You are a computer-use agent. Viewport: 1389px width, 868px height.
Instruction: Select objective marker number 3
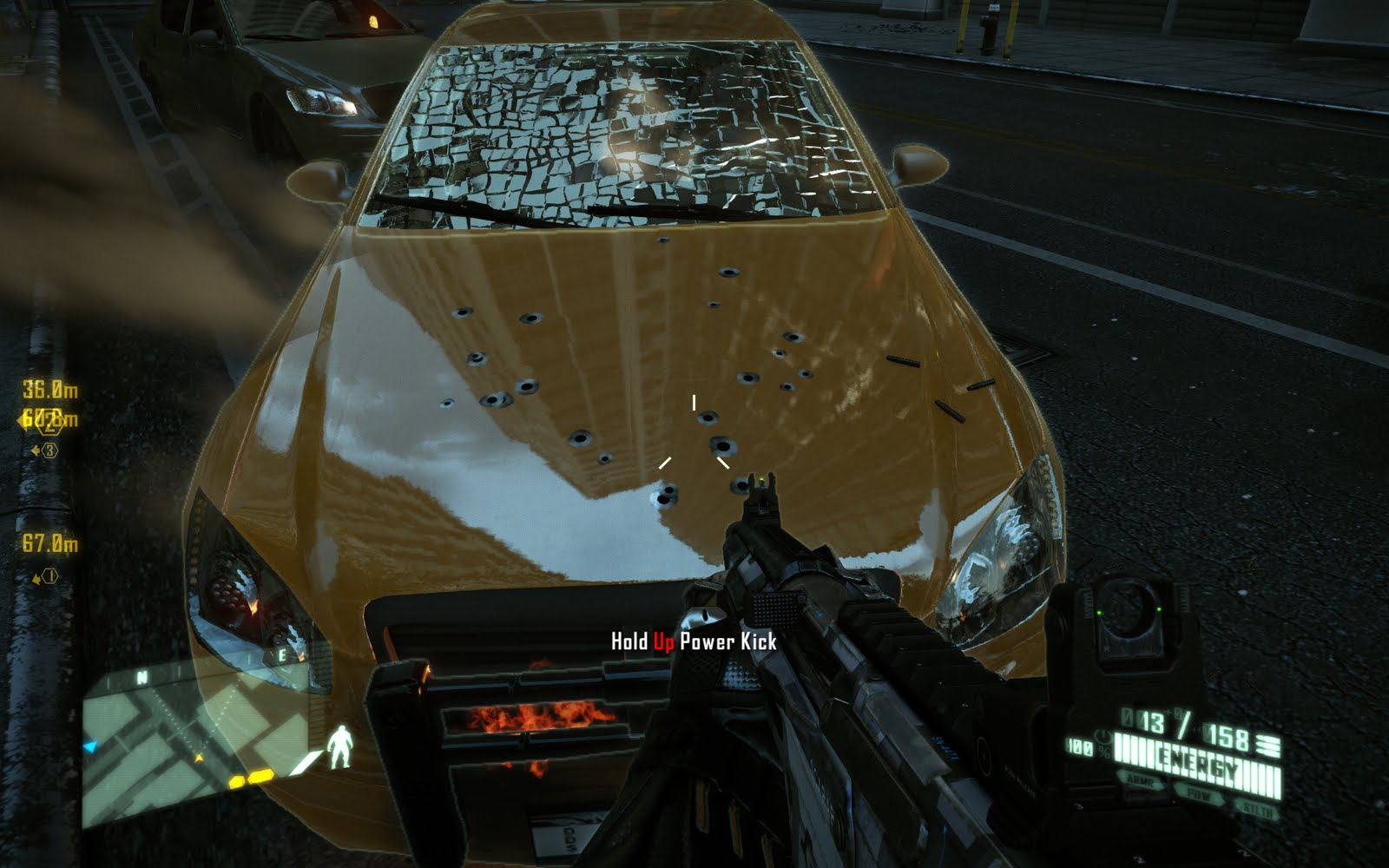tap(49, 450)
